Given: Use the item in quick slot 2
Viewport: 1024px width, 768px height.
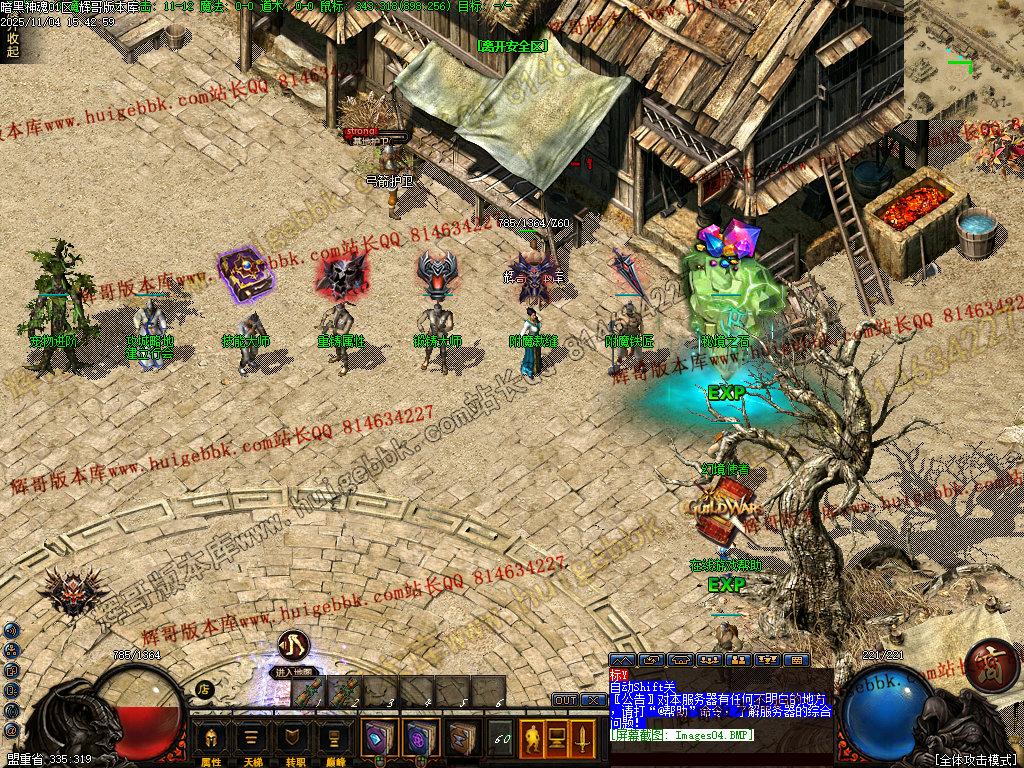Looking at the screenshot, I should pos(343,691).
